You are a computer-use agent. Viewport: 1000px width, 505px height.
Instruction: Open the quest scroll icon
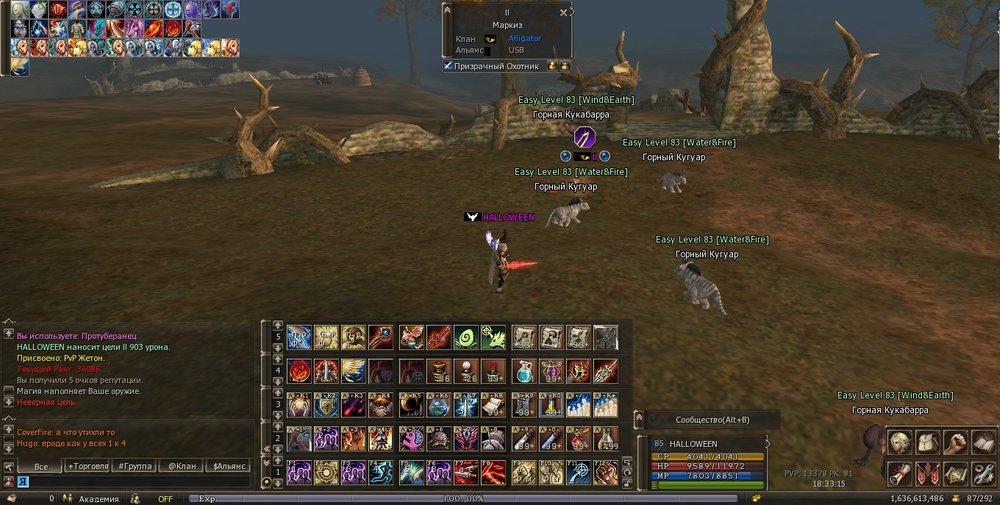pyautogui.click(x=901, y=472)
